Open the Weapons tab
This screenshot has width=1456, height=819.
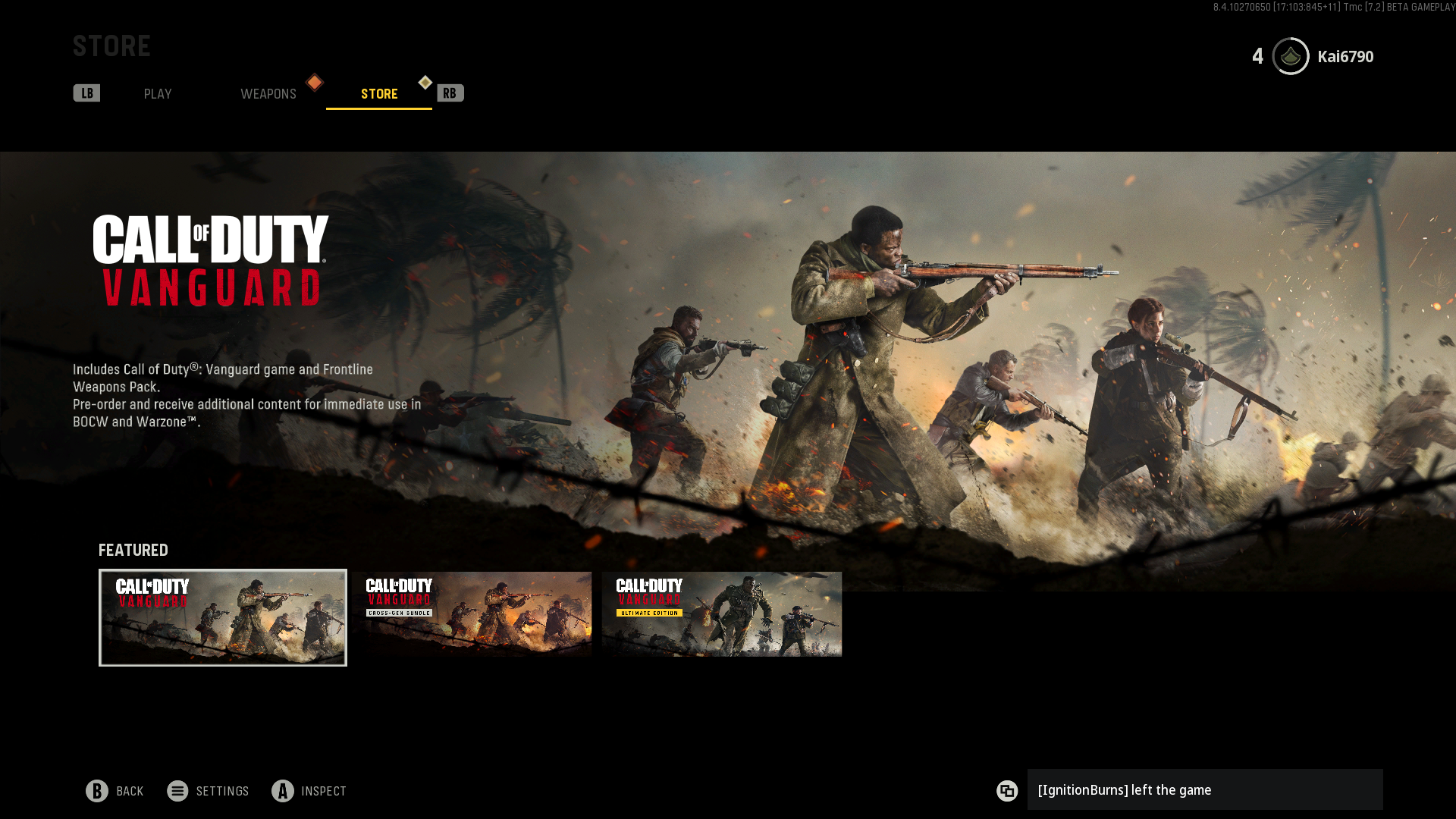(x=268, y=94)
